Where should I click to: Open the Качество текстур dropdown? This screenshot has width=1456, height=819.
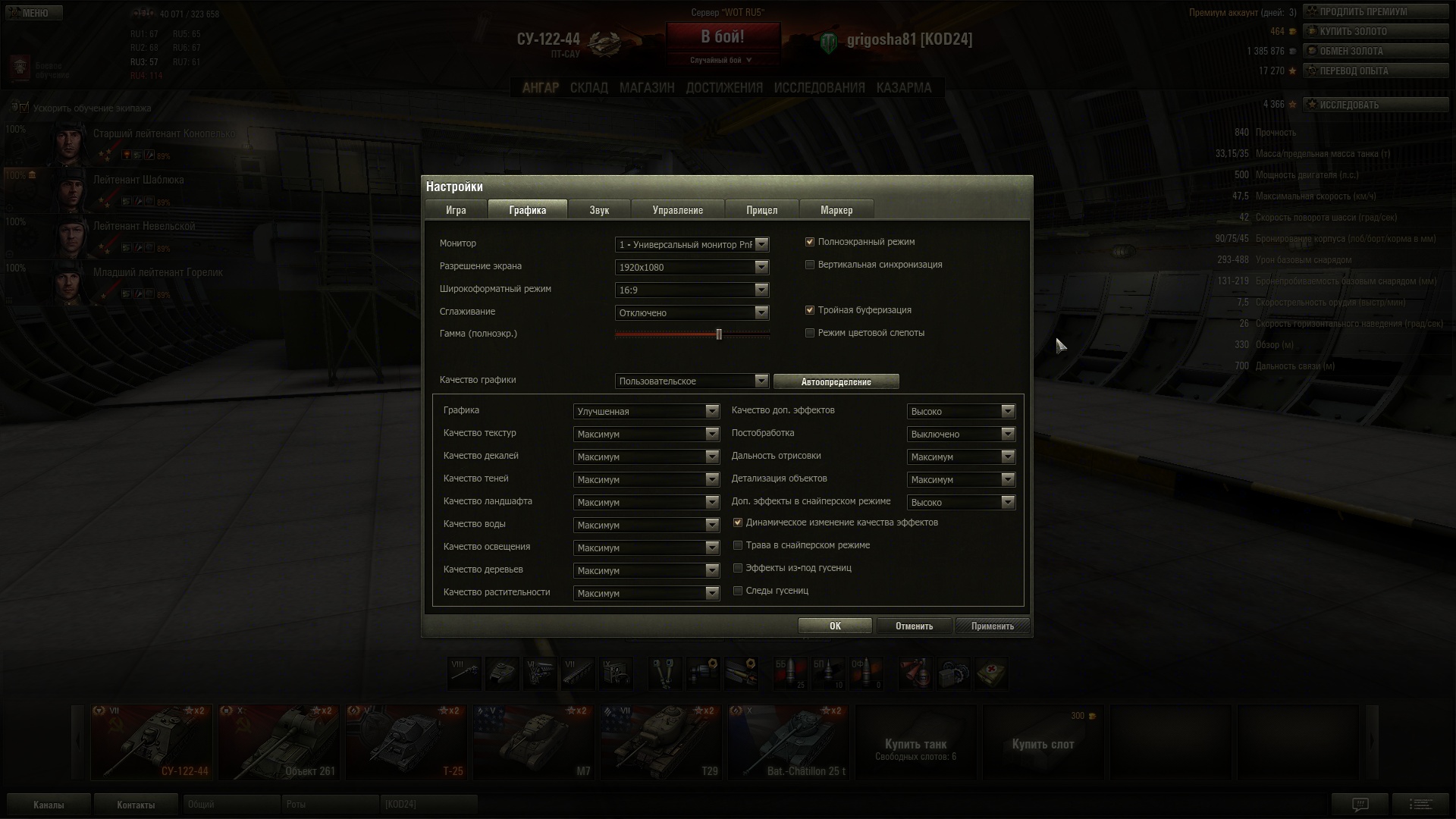click(x=646, y=434)
